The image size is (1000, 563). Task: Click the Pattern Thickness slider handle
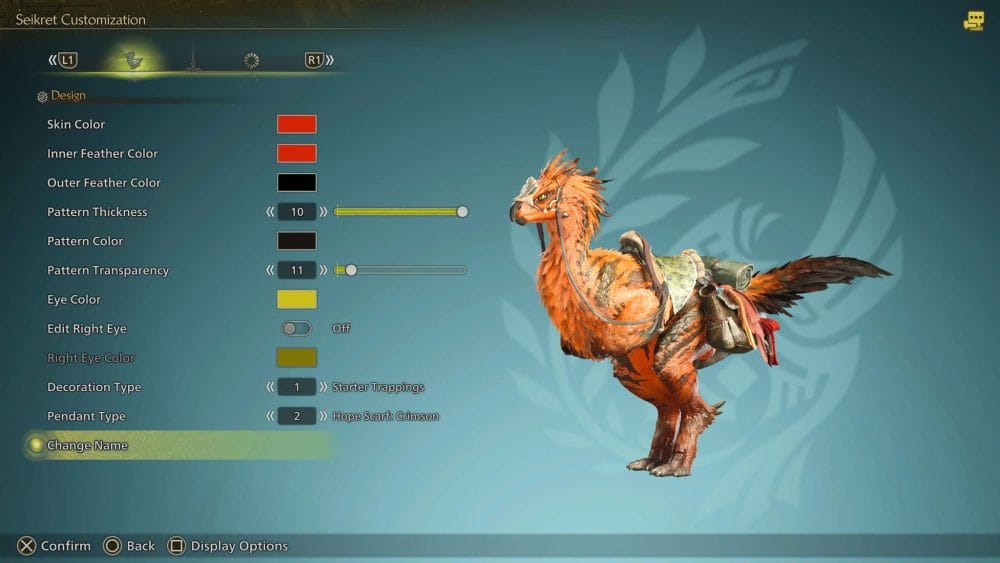coord(462,212)
